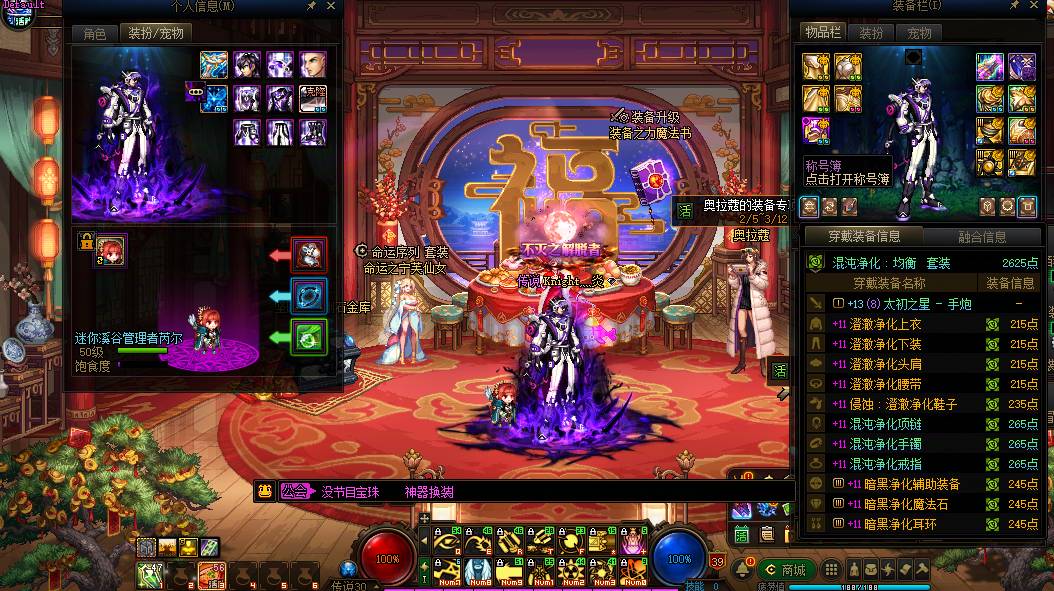Click the blue-bordered pet ring slot
1054x591 pixels.
coord(308,296)
